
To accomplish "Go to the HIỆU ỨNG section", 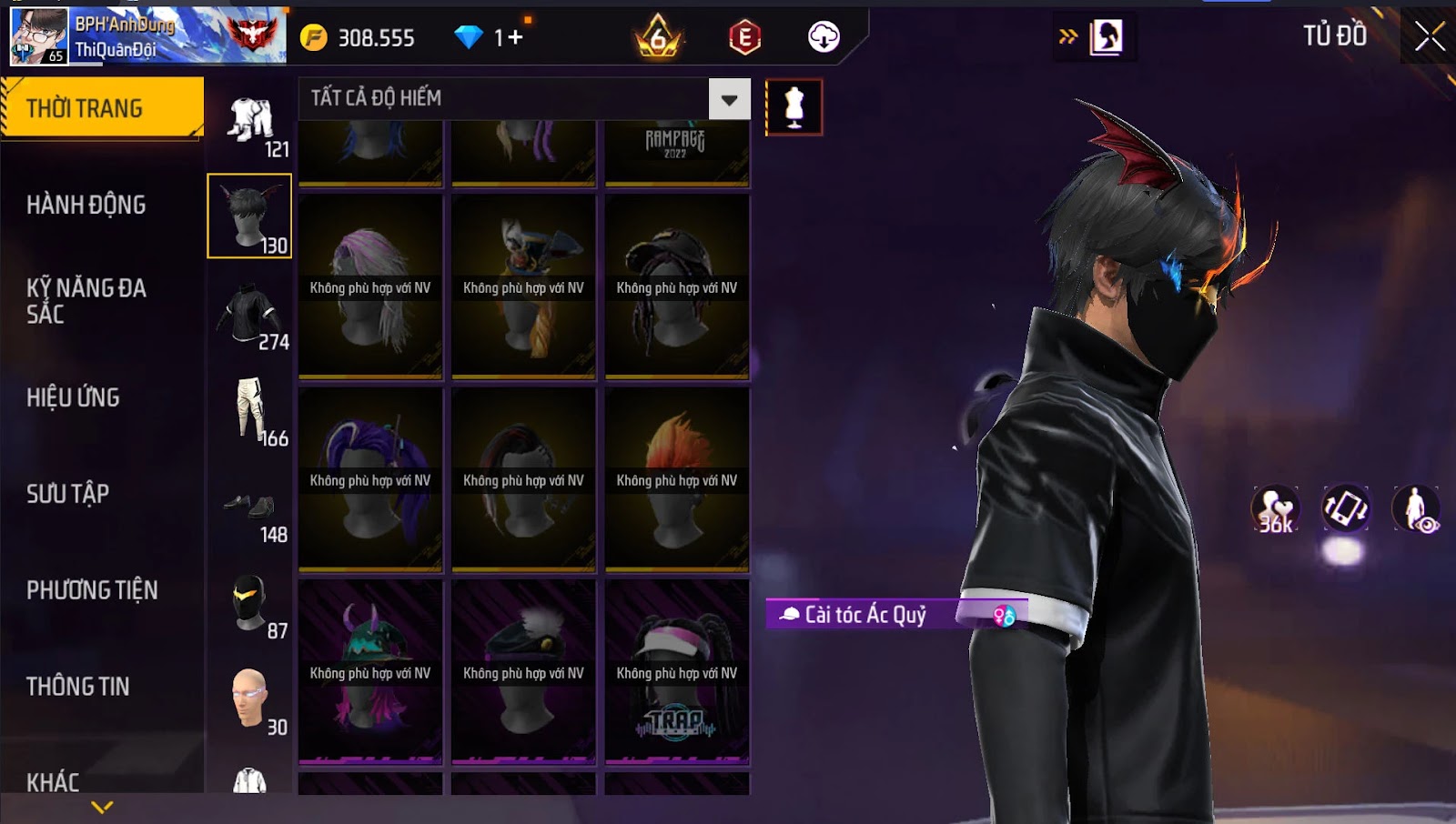I will pyautogui.click(x=74, y=397).
